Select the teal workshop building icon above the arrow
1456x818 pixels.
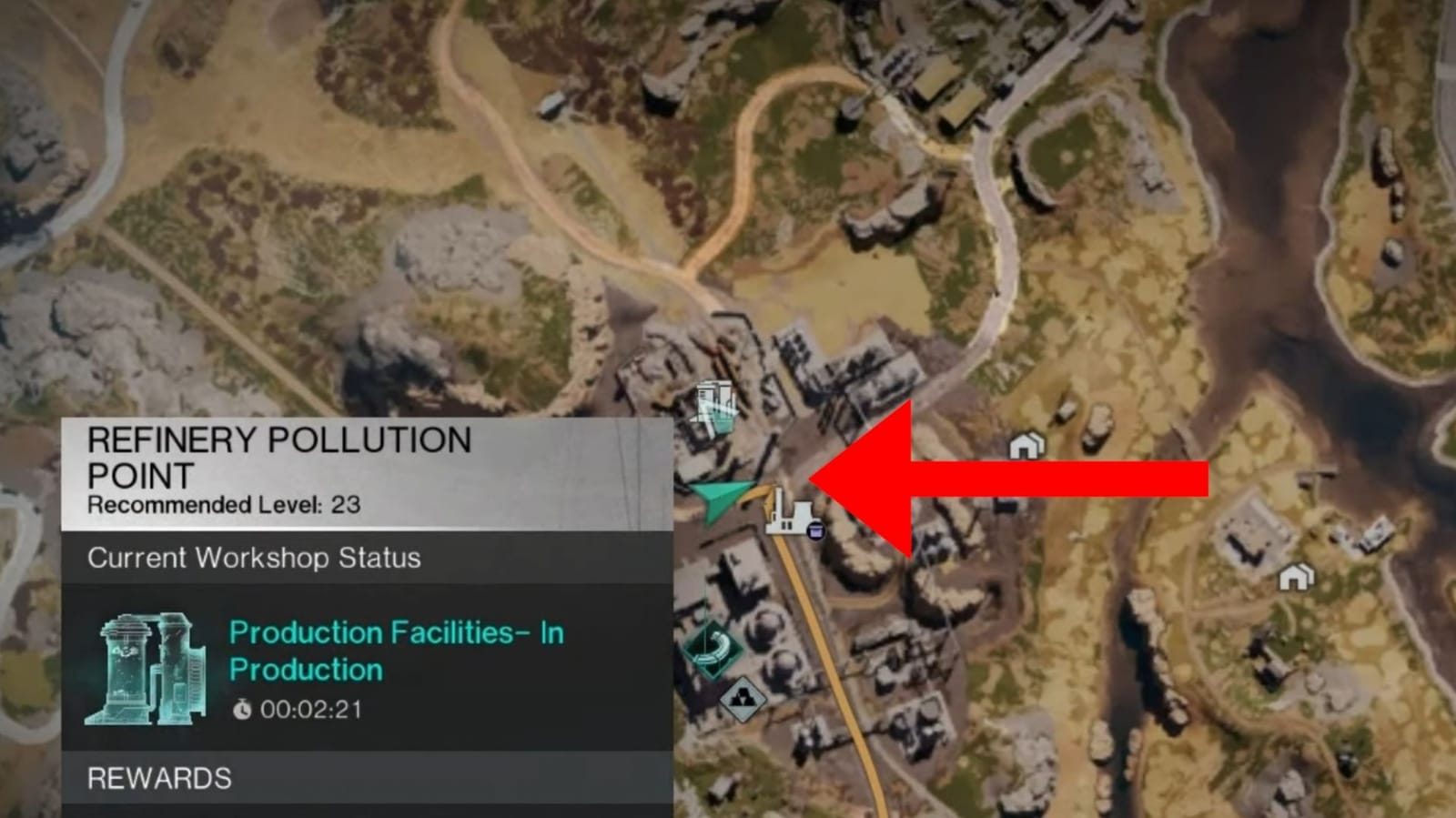click(x=716, y=405)
